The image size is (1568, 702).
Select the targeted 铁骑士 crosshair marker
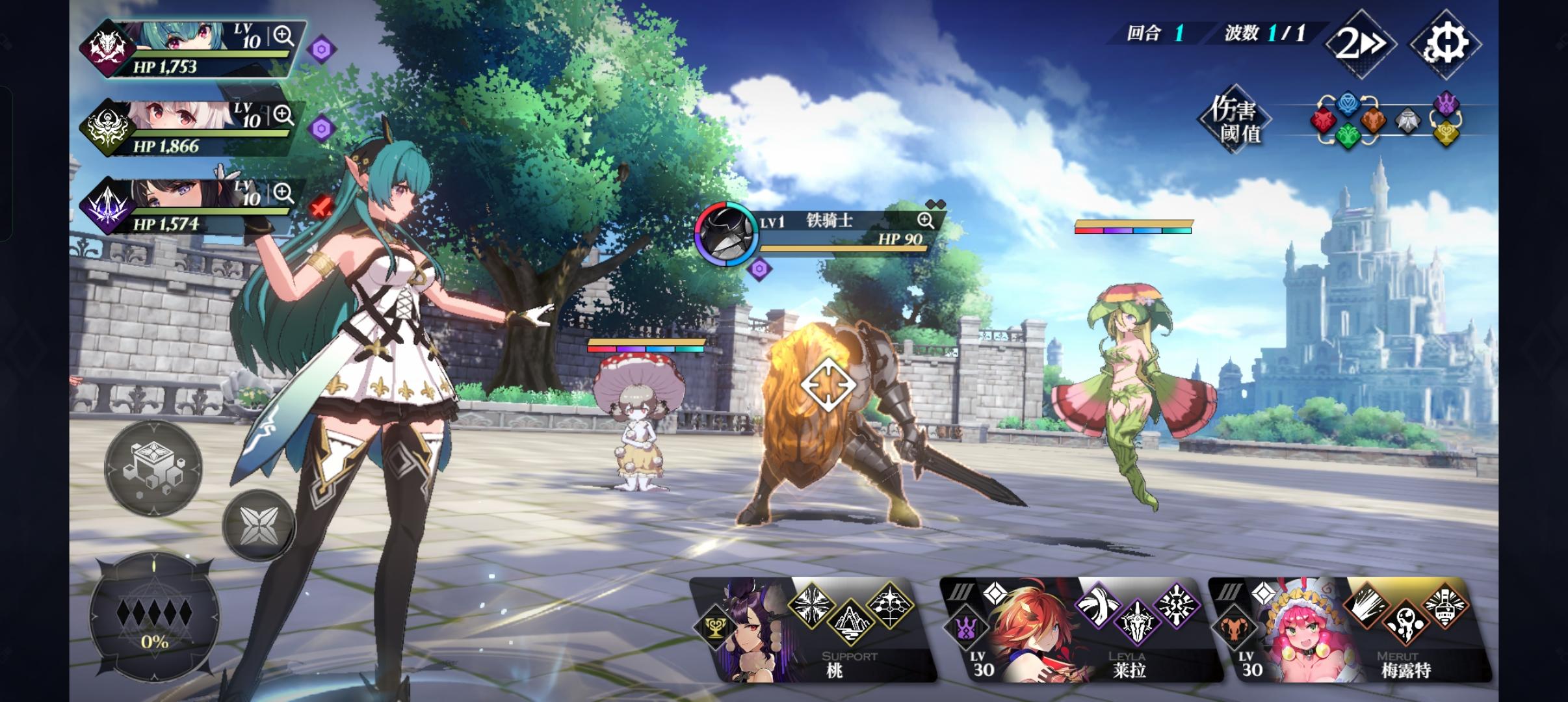(828, 385)
